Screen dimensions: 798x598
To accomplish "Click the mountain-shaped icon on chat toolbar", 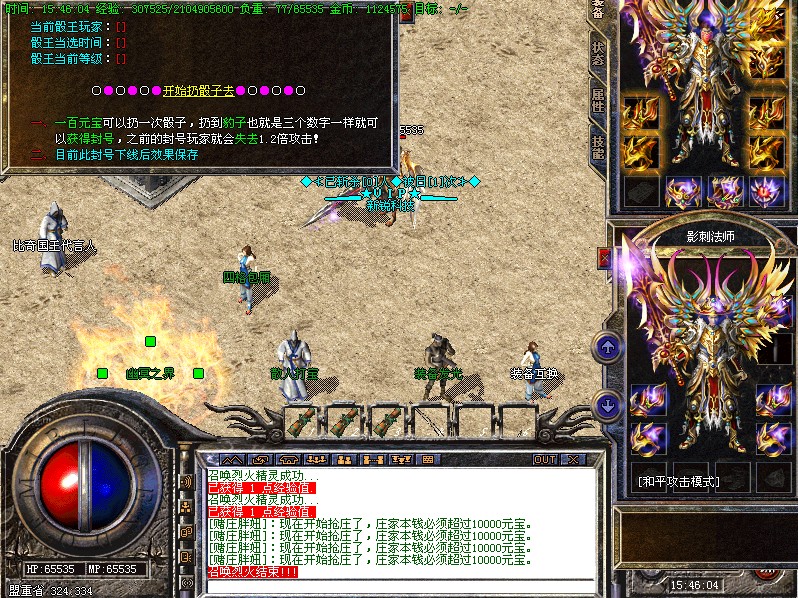I will (231, 459).
